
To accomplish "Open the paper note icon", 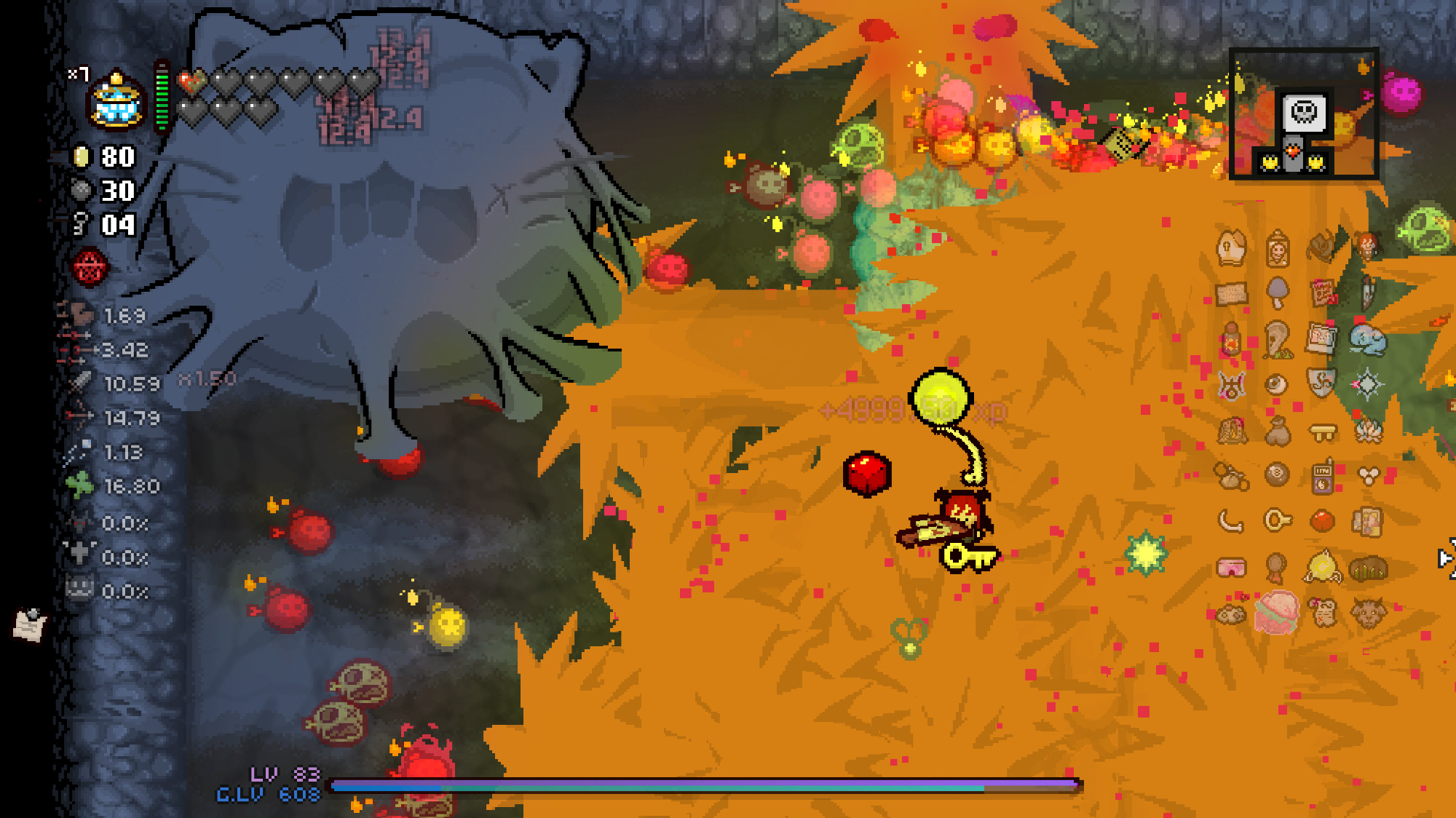I will pyautogui.click(x=30, y=624).
